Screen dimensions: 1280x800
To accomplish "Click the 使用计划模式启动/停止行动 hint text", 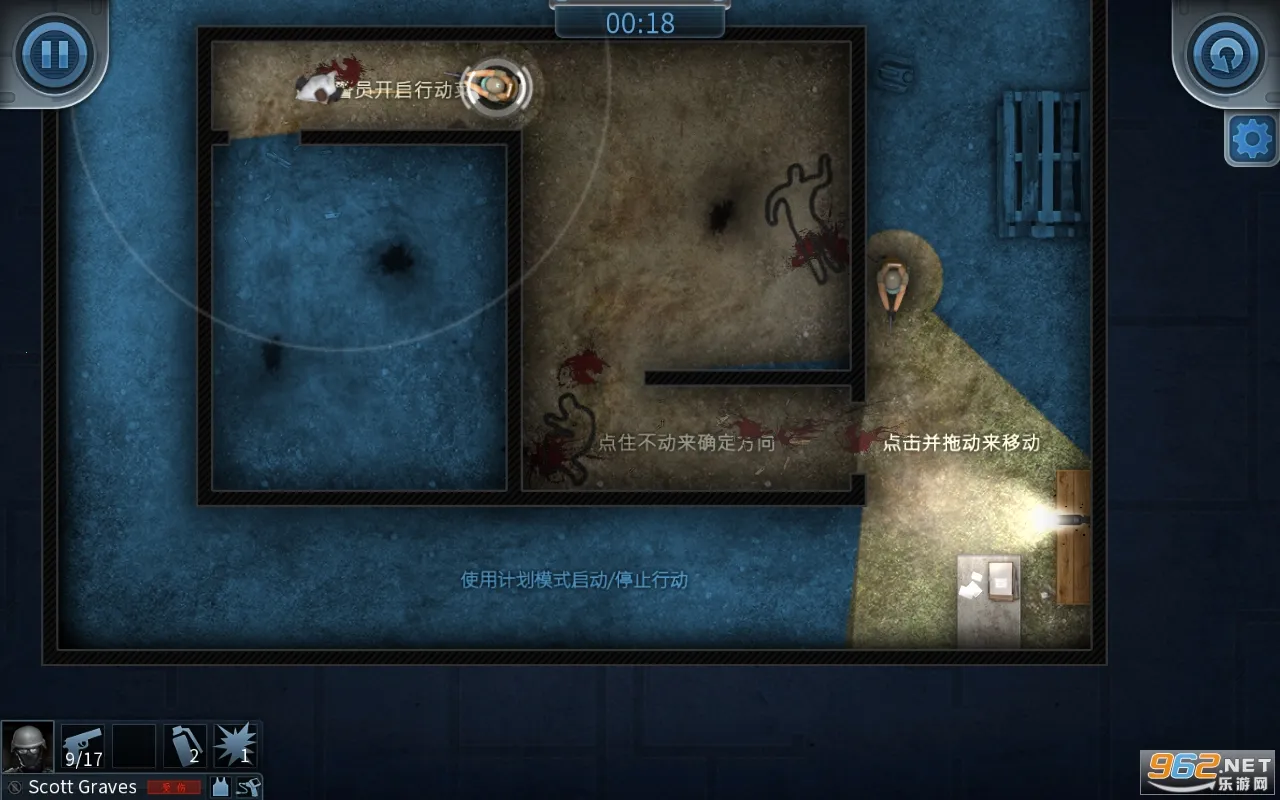I will [x=573, y=579].
